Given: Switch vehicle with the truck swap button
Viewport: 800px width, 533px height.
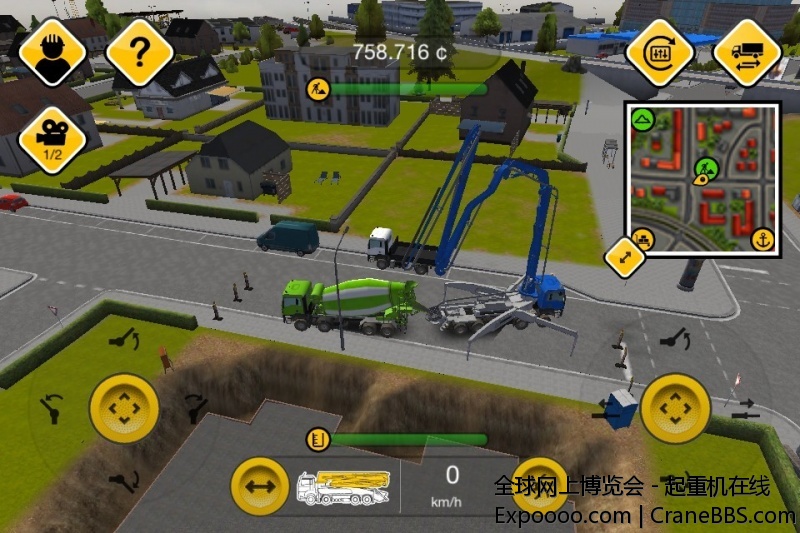Looking at the screenshot, I should point(747,52).
